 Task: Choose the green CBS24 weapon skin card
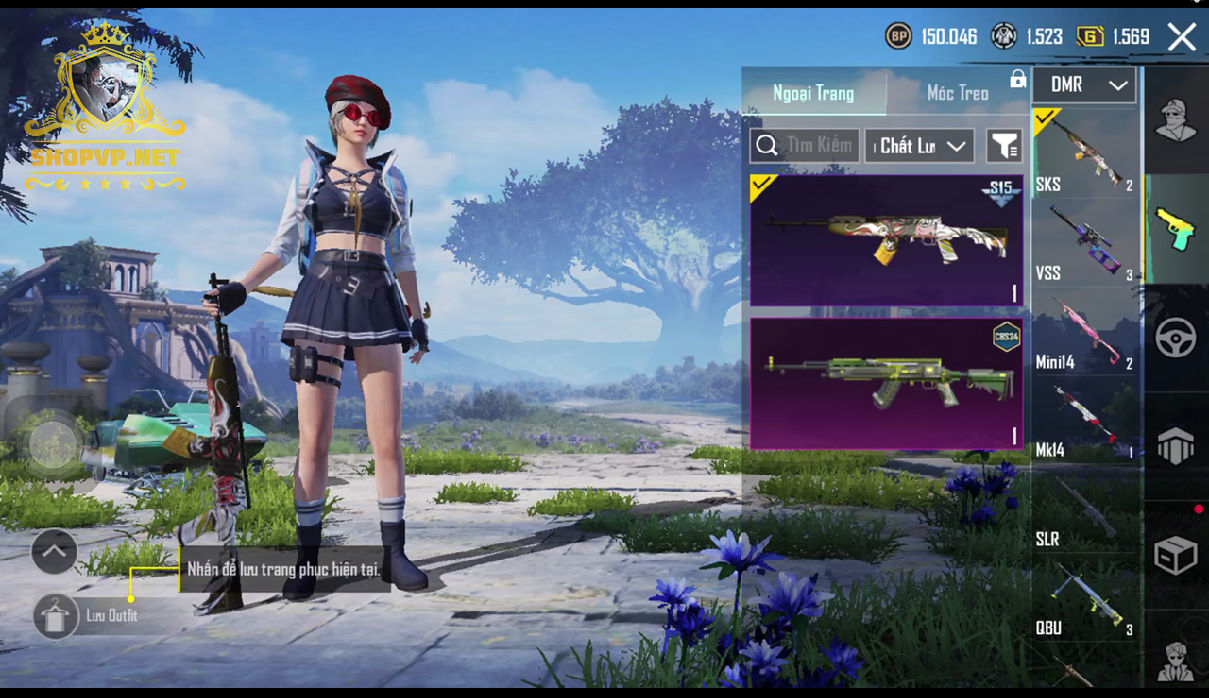pyautogui.click(x=886, y=383)
